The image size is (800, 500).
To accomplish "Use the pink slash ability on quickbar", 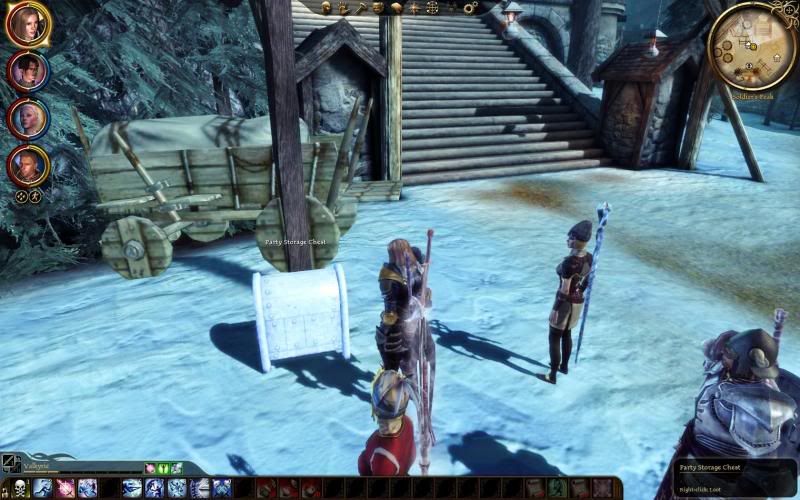I will [66, 488].
